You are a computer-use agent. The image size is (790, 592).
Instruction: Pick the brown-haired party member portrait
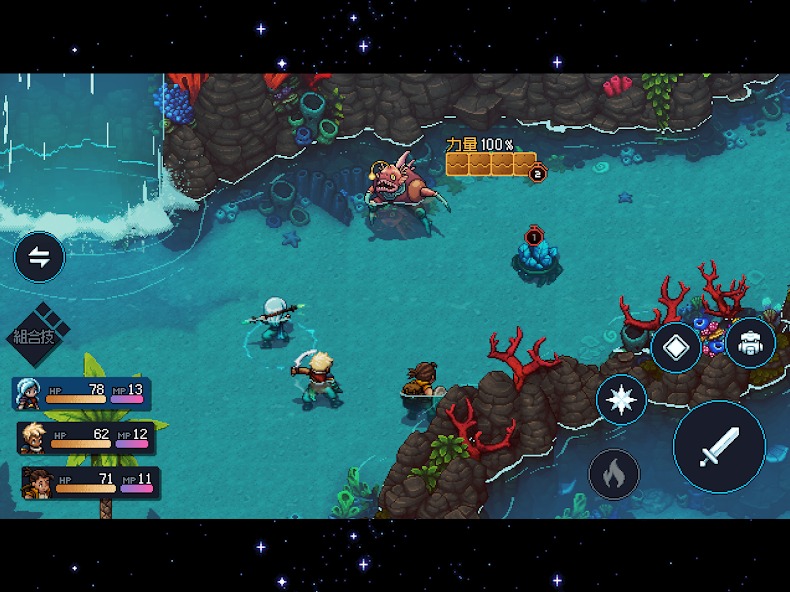click(38, 483)
